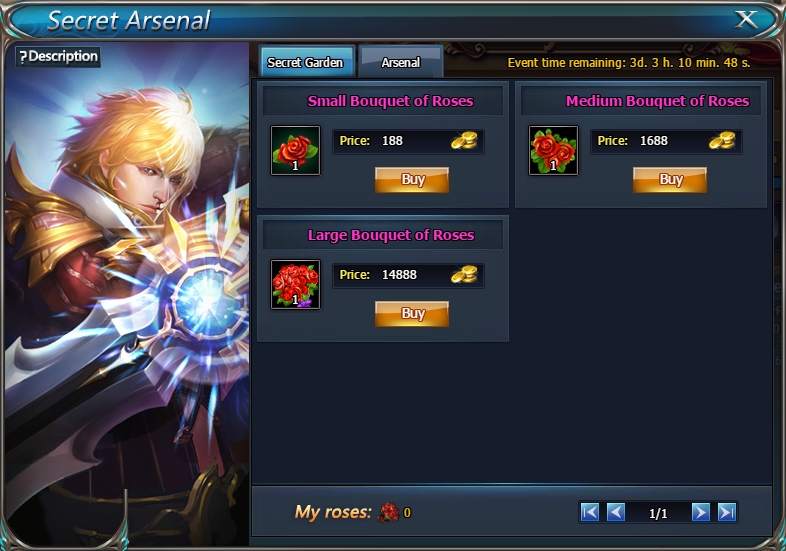Image resolution: width=786 pixels, height=551 pixels.
Task: Jump to the last page
Action: click(727, 512)
